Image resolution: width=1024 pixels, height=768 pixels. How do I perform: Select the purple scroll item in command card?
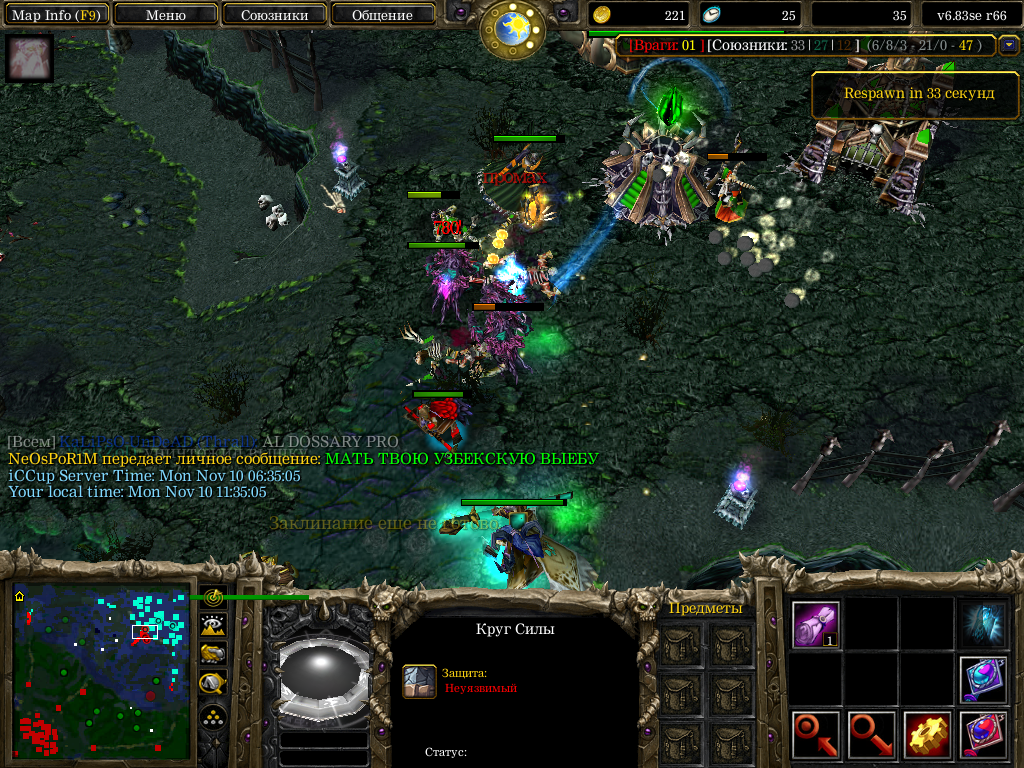[x=816, y=625]
